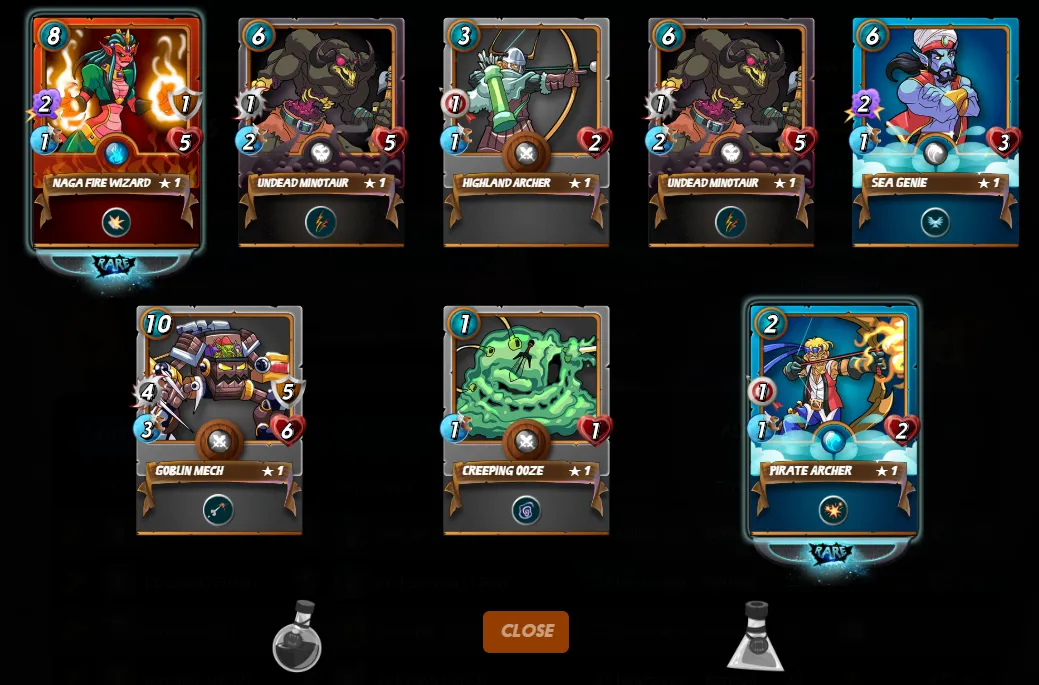Close the card reveal screen

coord(525,631)
